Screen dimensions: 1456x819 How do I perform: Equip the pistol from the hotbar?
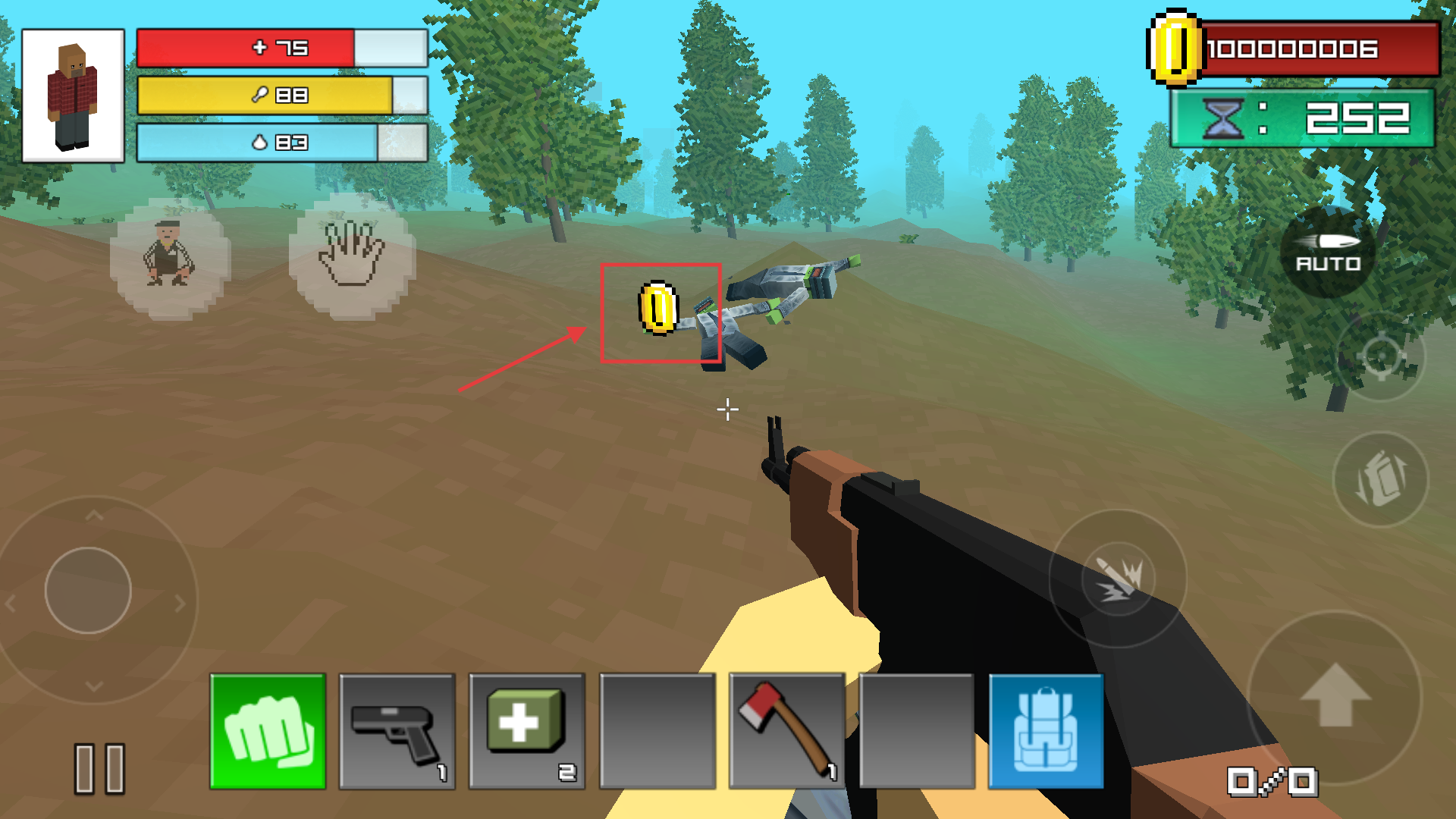[397, 732]
